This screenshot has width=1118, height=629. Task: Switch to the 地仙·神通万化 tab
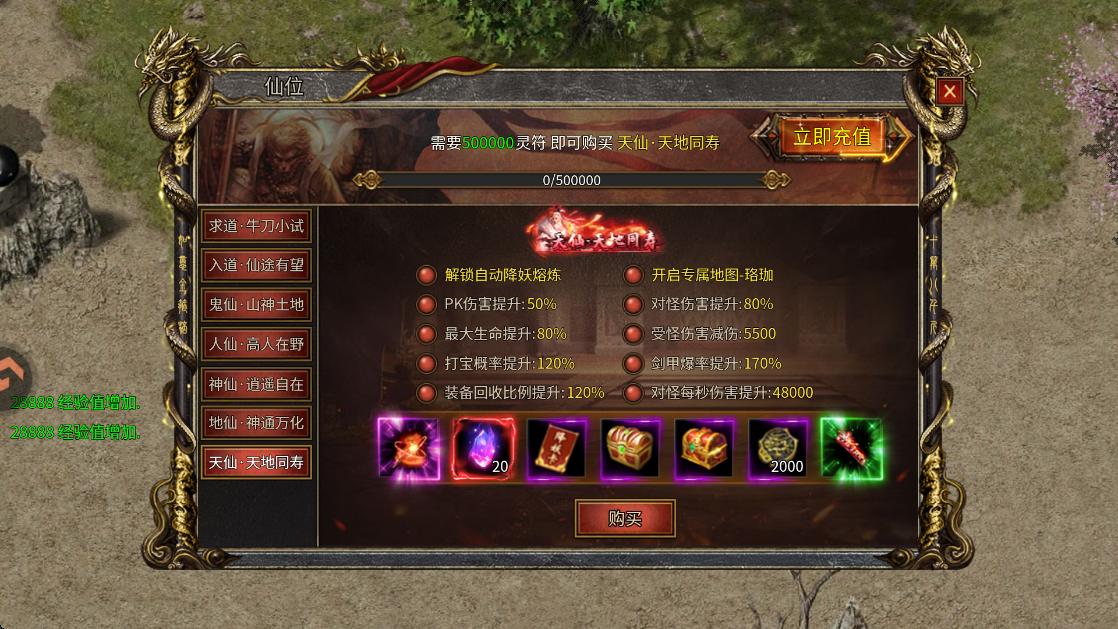tap(255, 423)
